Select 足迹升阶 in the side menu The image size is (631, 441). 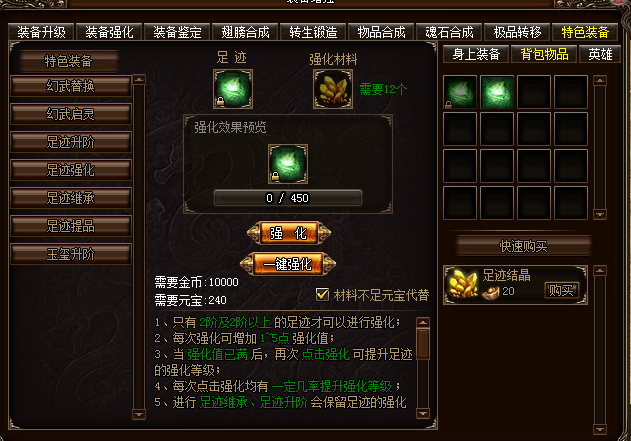71,142
